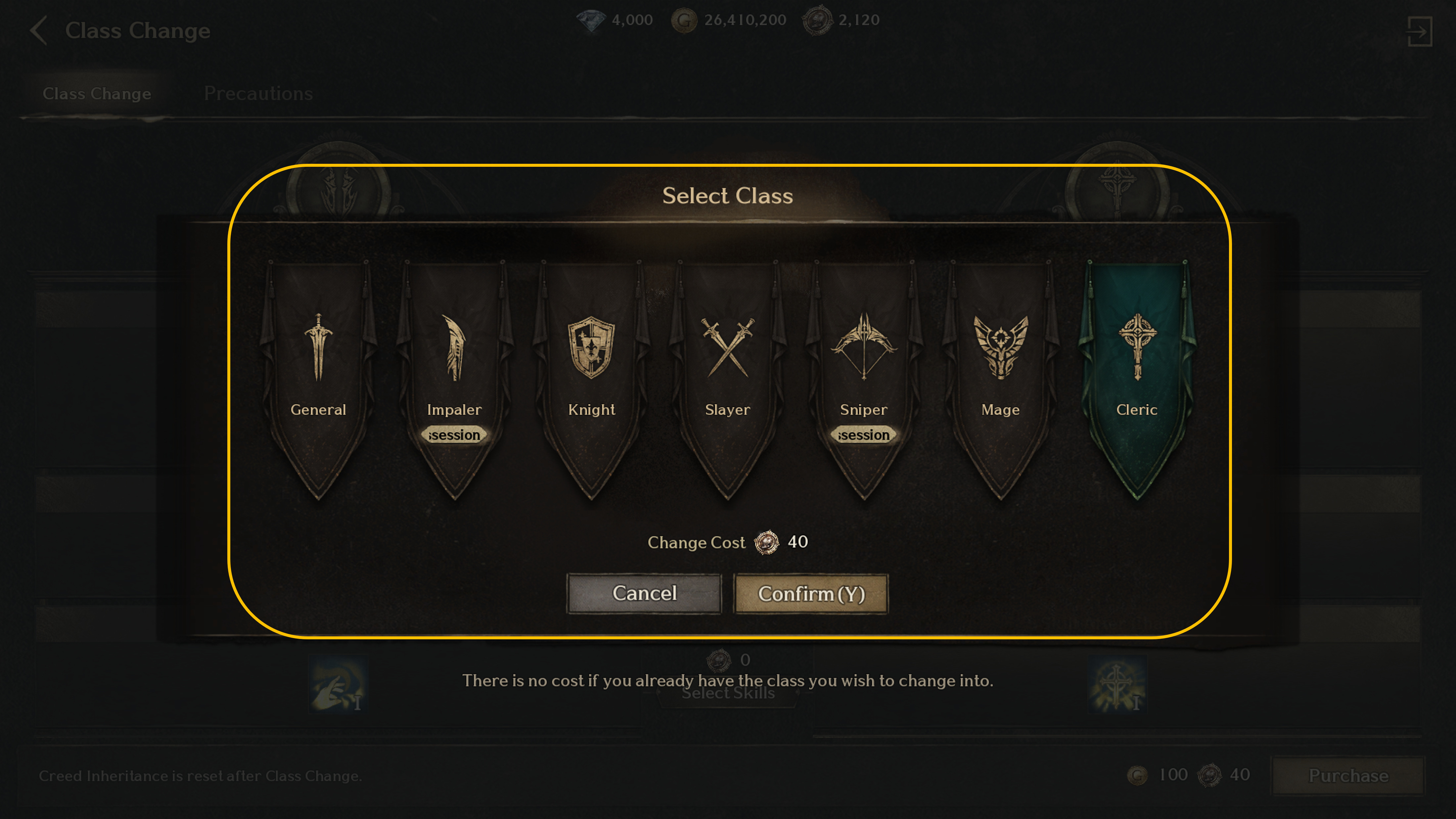Open the Class Change tab
1456x819 pixels.
[x=97, y=93]
